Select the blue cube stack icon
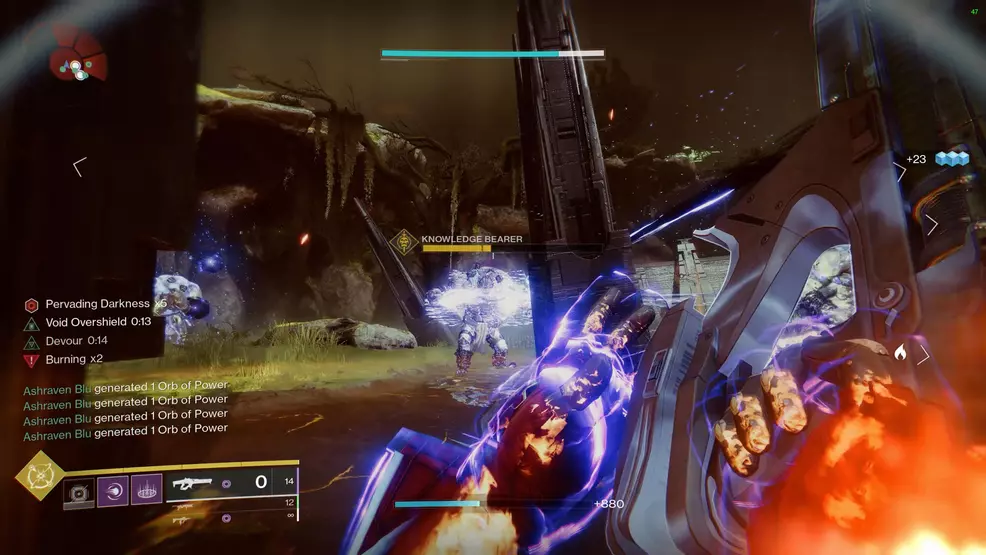 click(x=951, y=158)
